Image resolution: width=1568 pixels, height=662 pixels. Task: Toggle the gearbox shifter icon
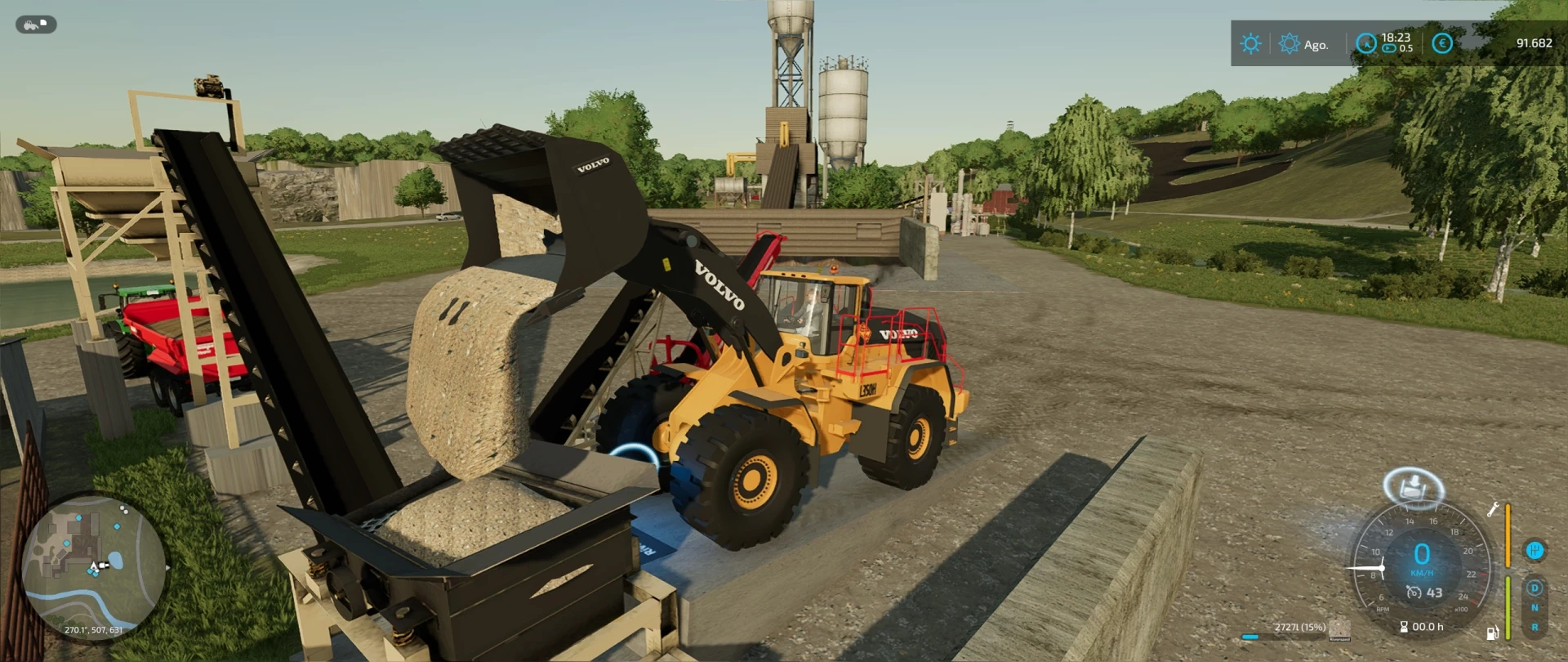(1535, 550)
